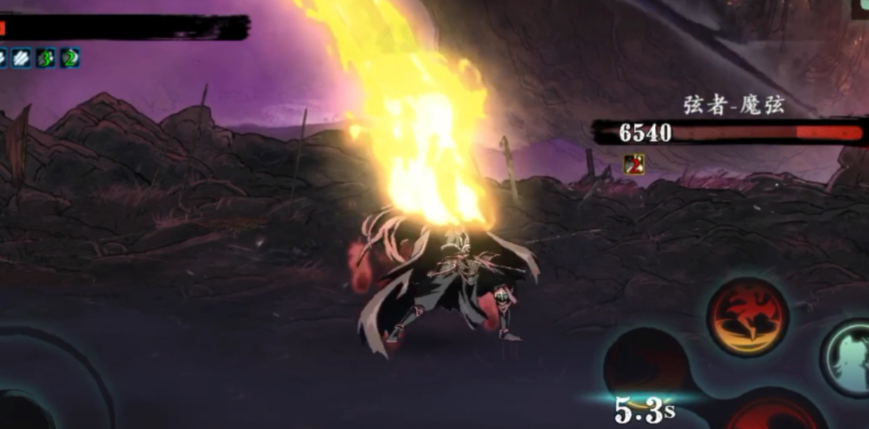This screenshot has height=429, width=869.
Task: Inspect the green number 3 buff icon
Action: 45,58
